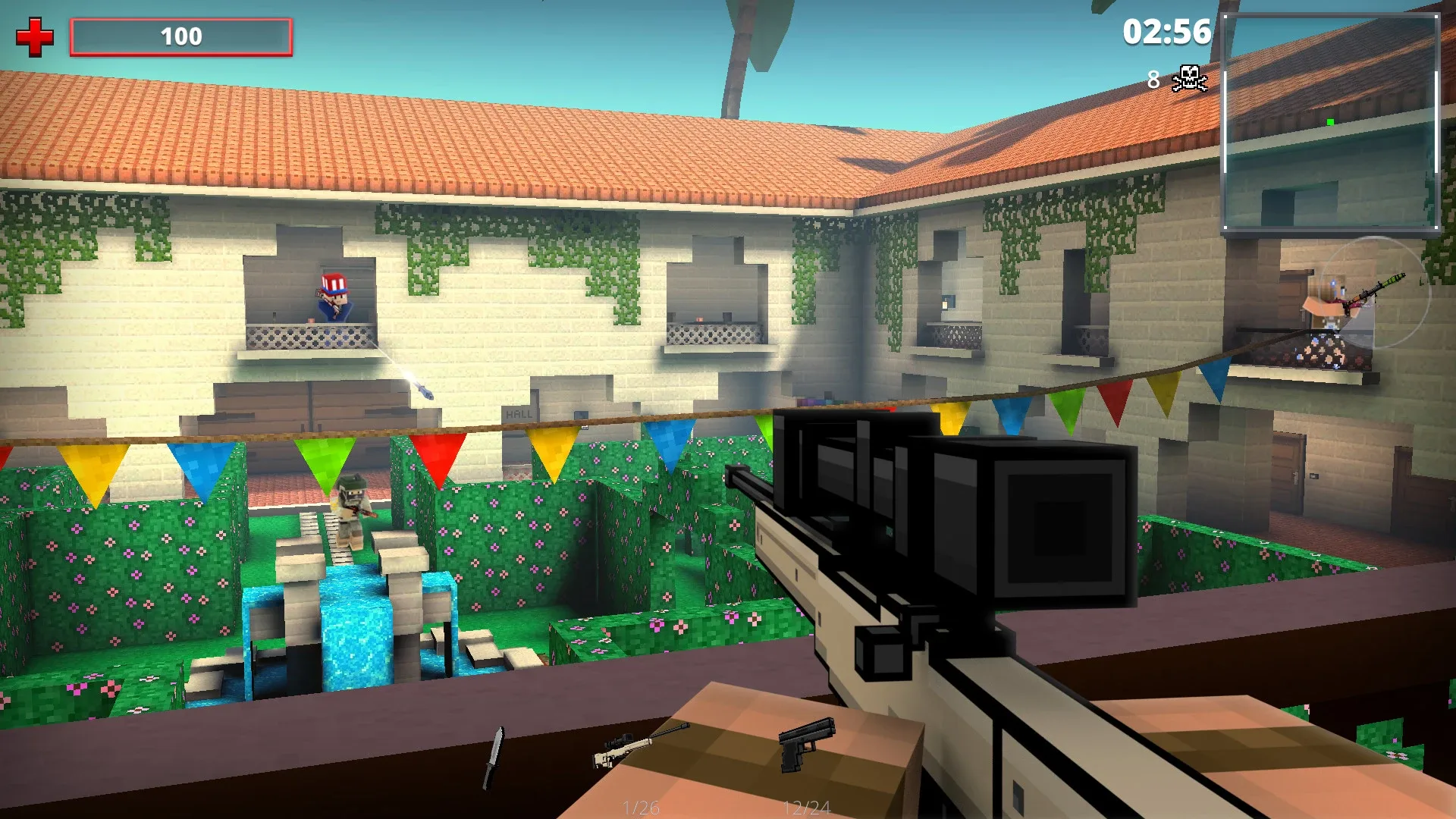Select the pistol ammo counter 12/24
This screenshot has height=819, width=1456.
[808, 807]
